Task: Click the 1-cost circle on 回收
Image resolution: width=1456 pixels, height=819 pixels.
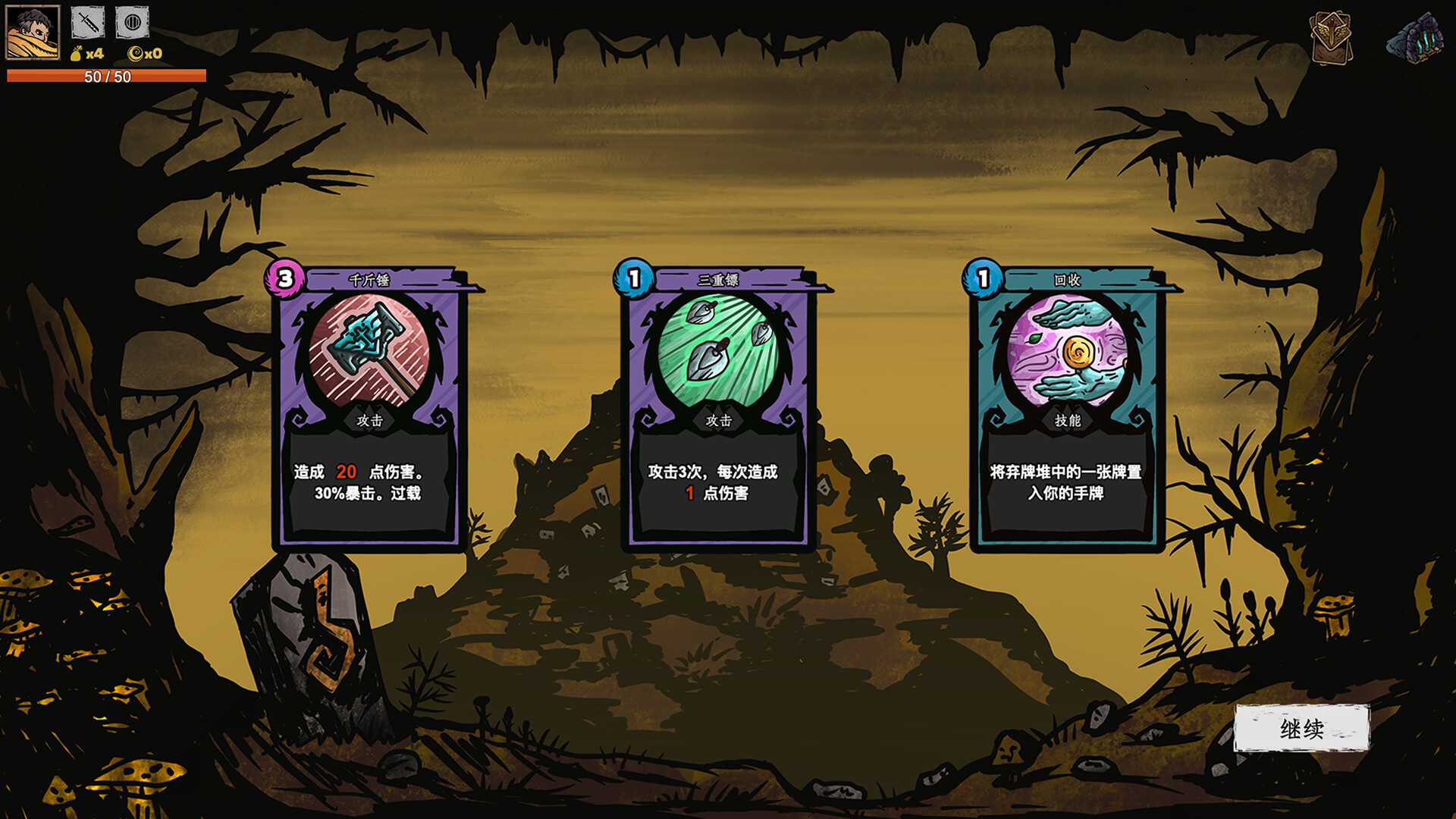Action: pyautogui.click(x=982, y=278)
